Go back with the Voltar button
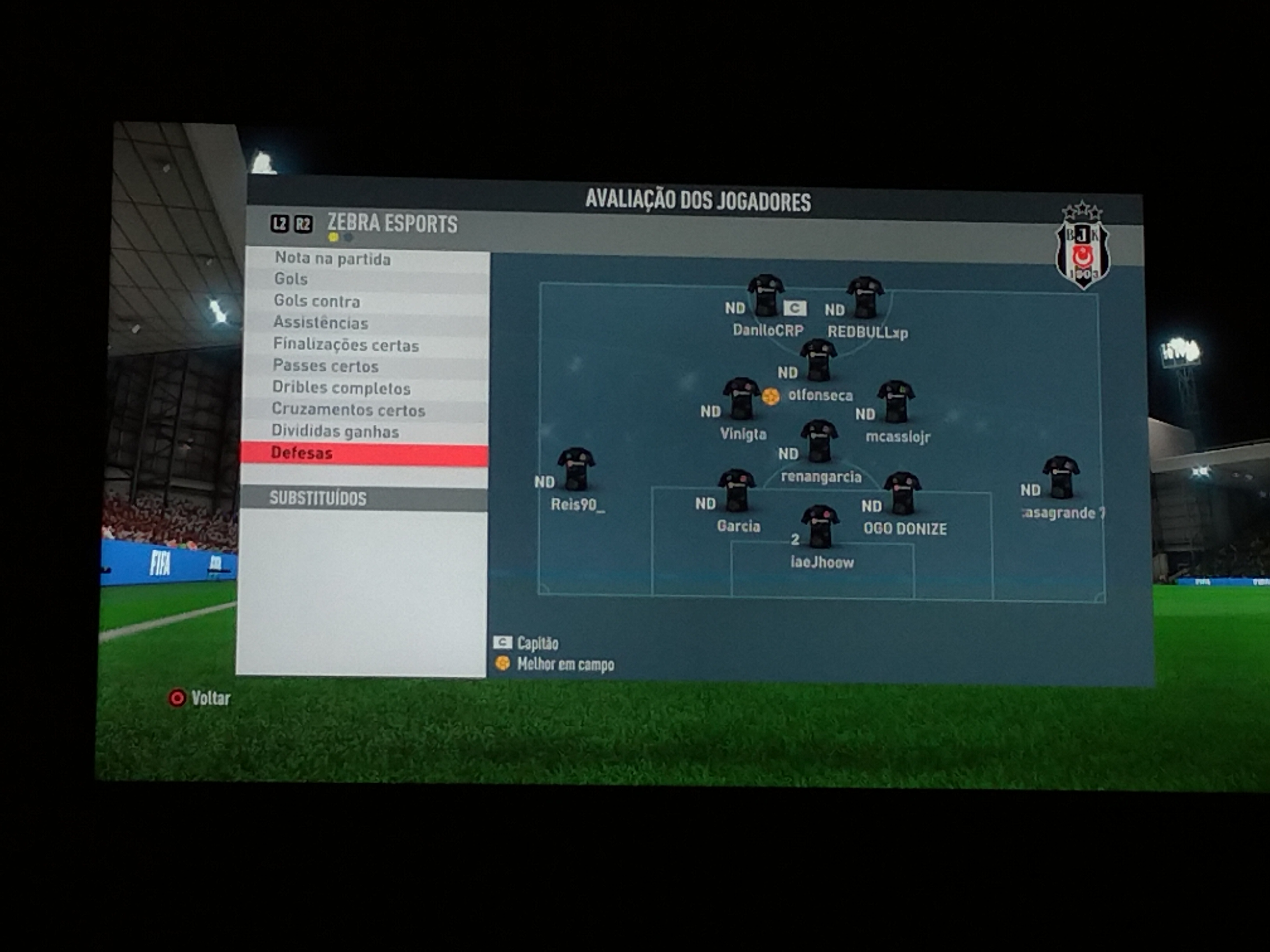Viewport: 1270px width, 952px height. (200, 698)
